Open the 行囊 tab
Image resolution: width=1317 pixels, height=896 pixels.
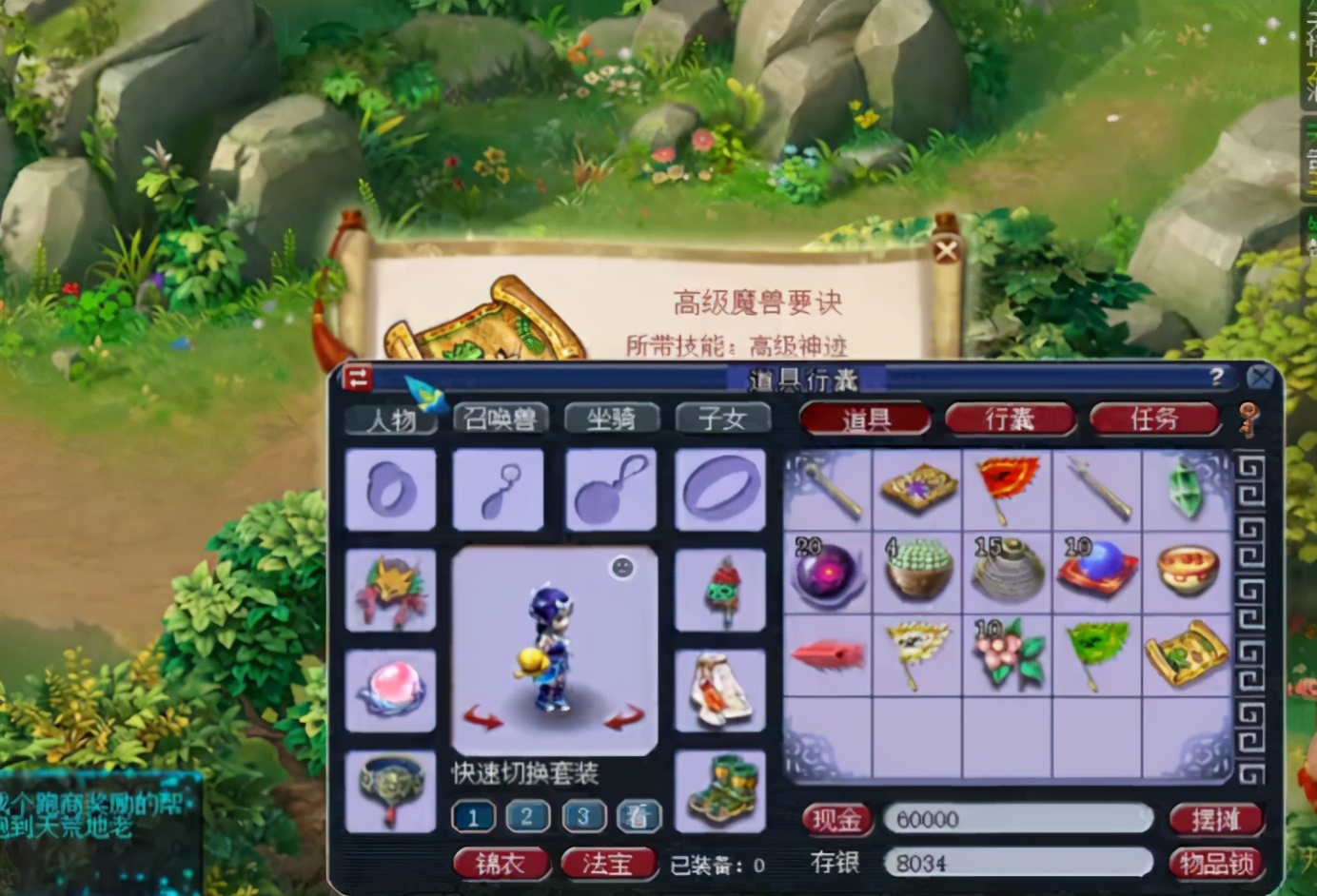1010,419
